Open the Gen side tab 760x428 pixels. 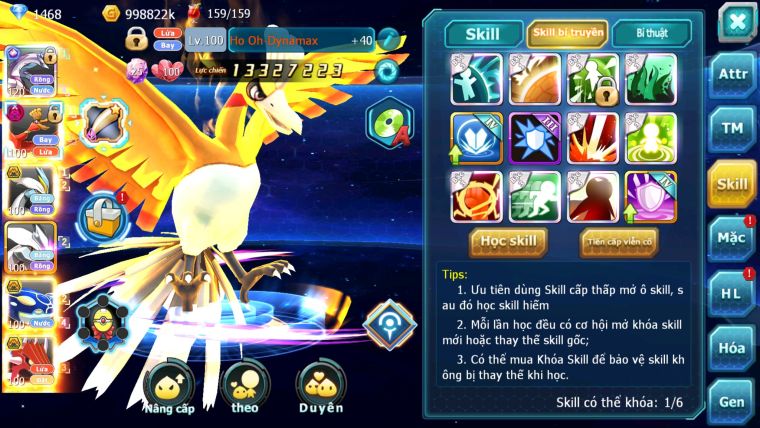coord(731,402)
